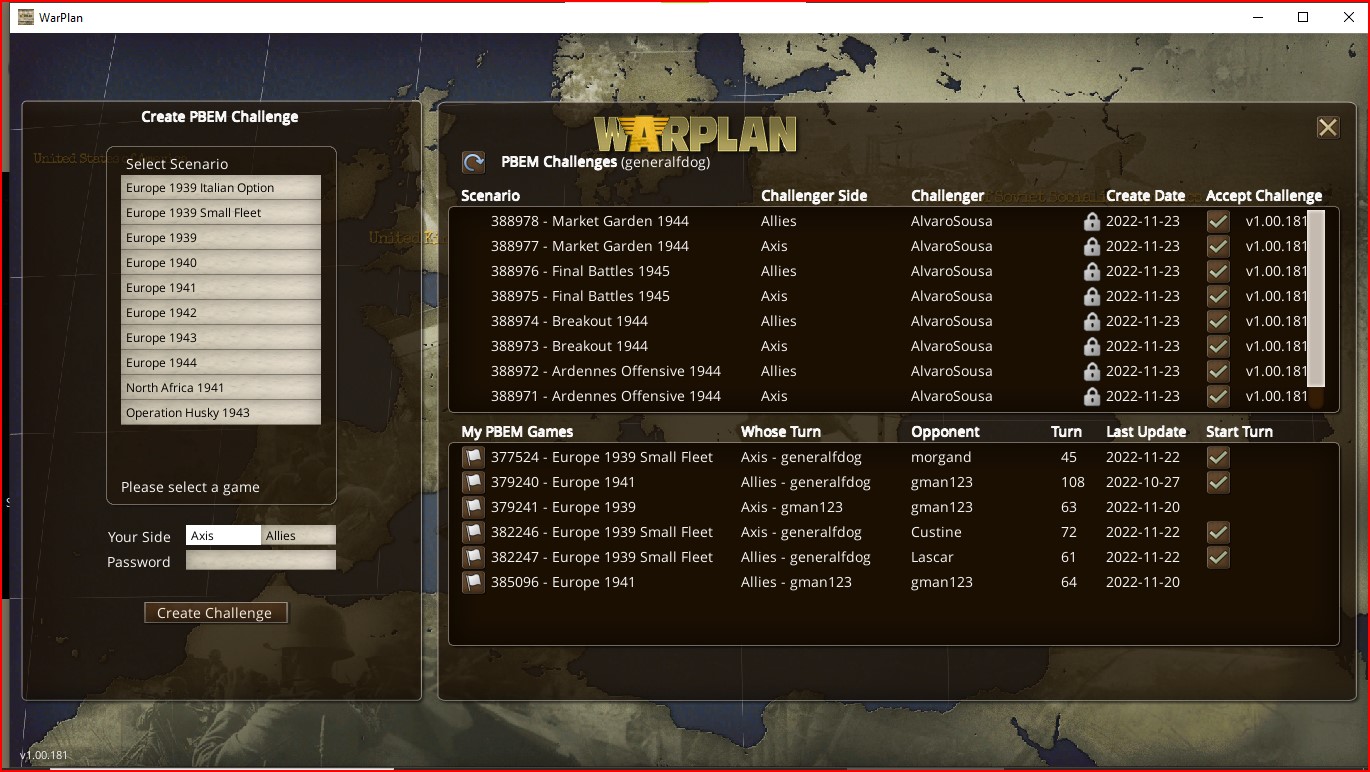Accept challenge 388978 Market Garden 1944 Allies

click(1217, 220)
